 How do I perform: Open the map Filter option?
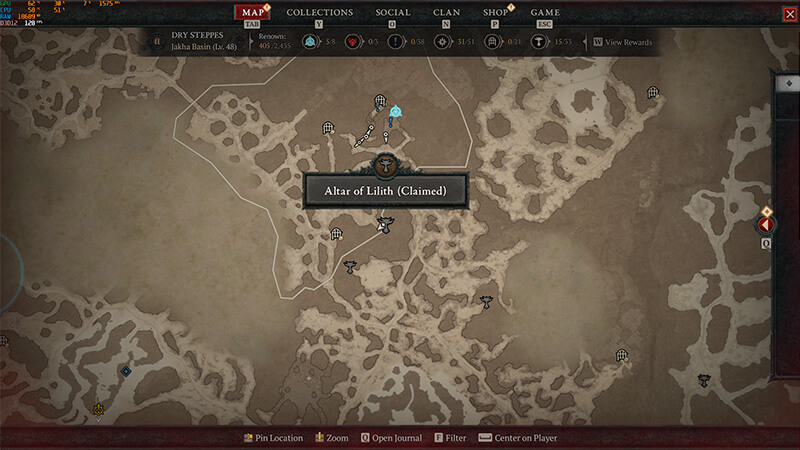tap(450, 438)
